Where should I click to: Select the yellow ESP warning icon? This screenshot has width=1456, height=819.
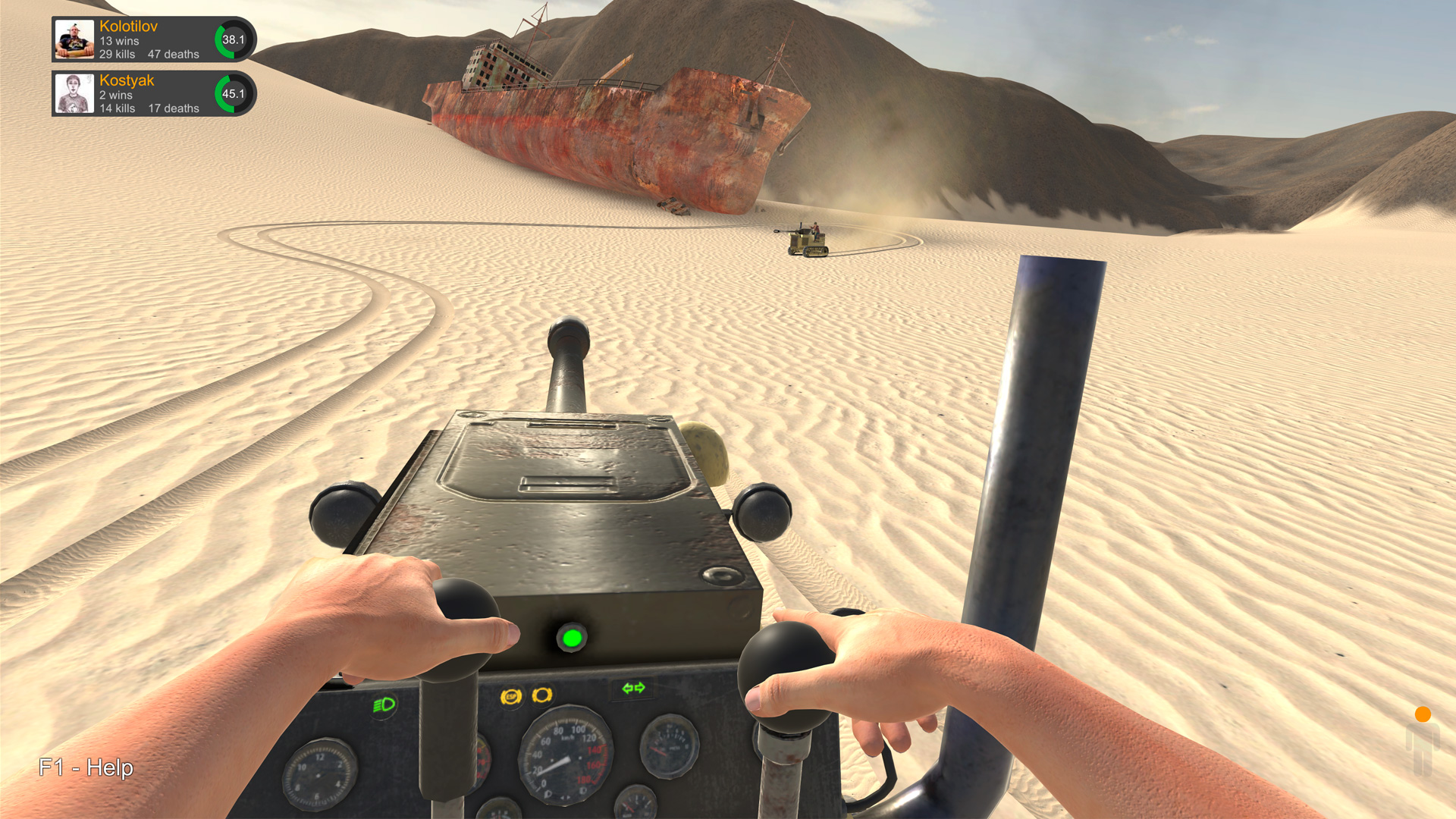click(x=512, y=695)
